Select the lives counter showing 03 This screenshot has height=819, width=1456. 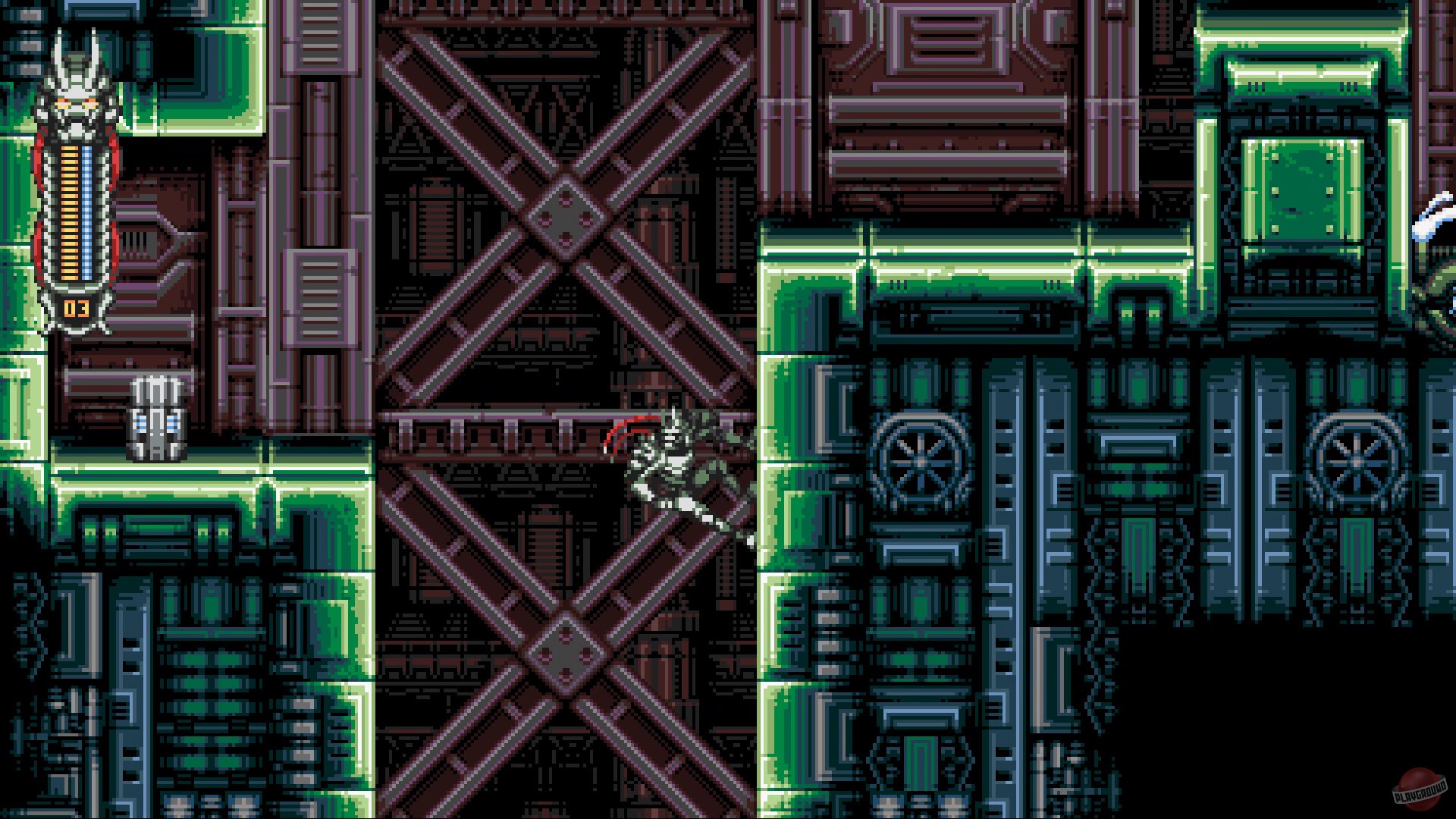click(76, 309)
